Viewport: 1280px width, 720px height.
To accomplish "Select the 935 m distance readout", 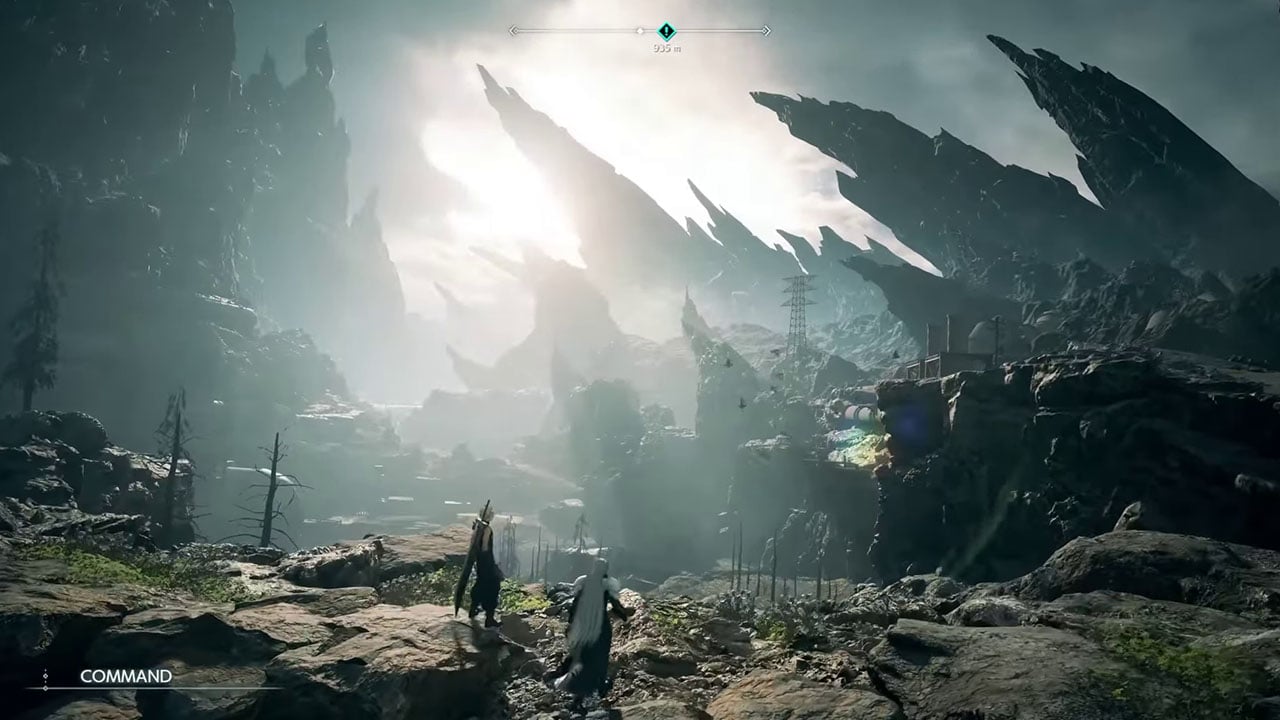I will point(667,46).
